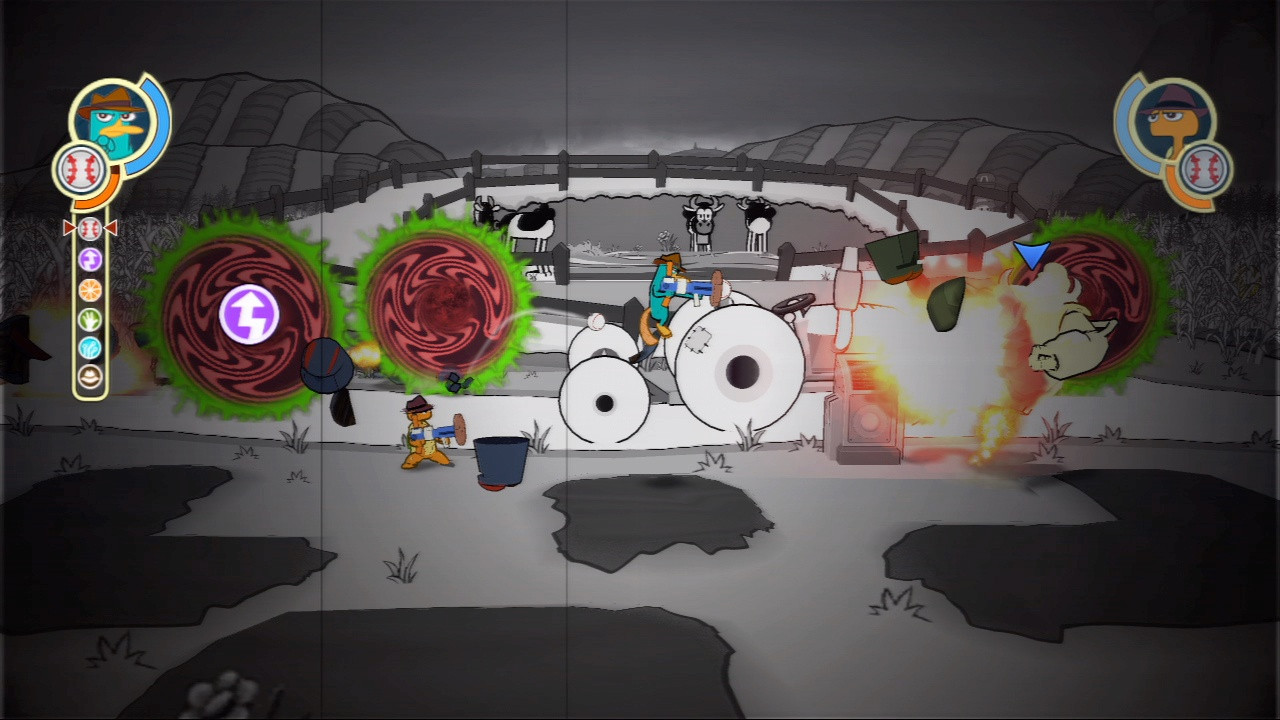Select the purple lightning power-up in the weapon wheel
This screenshot has height=720, width=1280.
pos(88,258)
